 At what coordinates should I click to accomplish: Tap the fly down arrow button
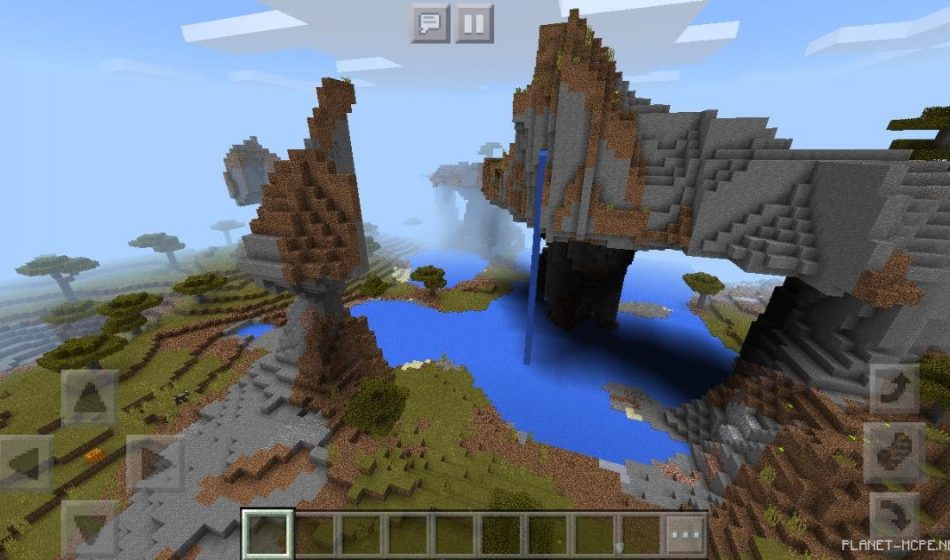(x=894, y=519)
